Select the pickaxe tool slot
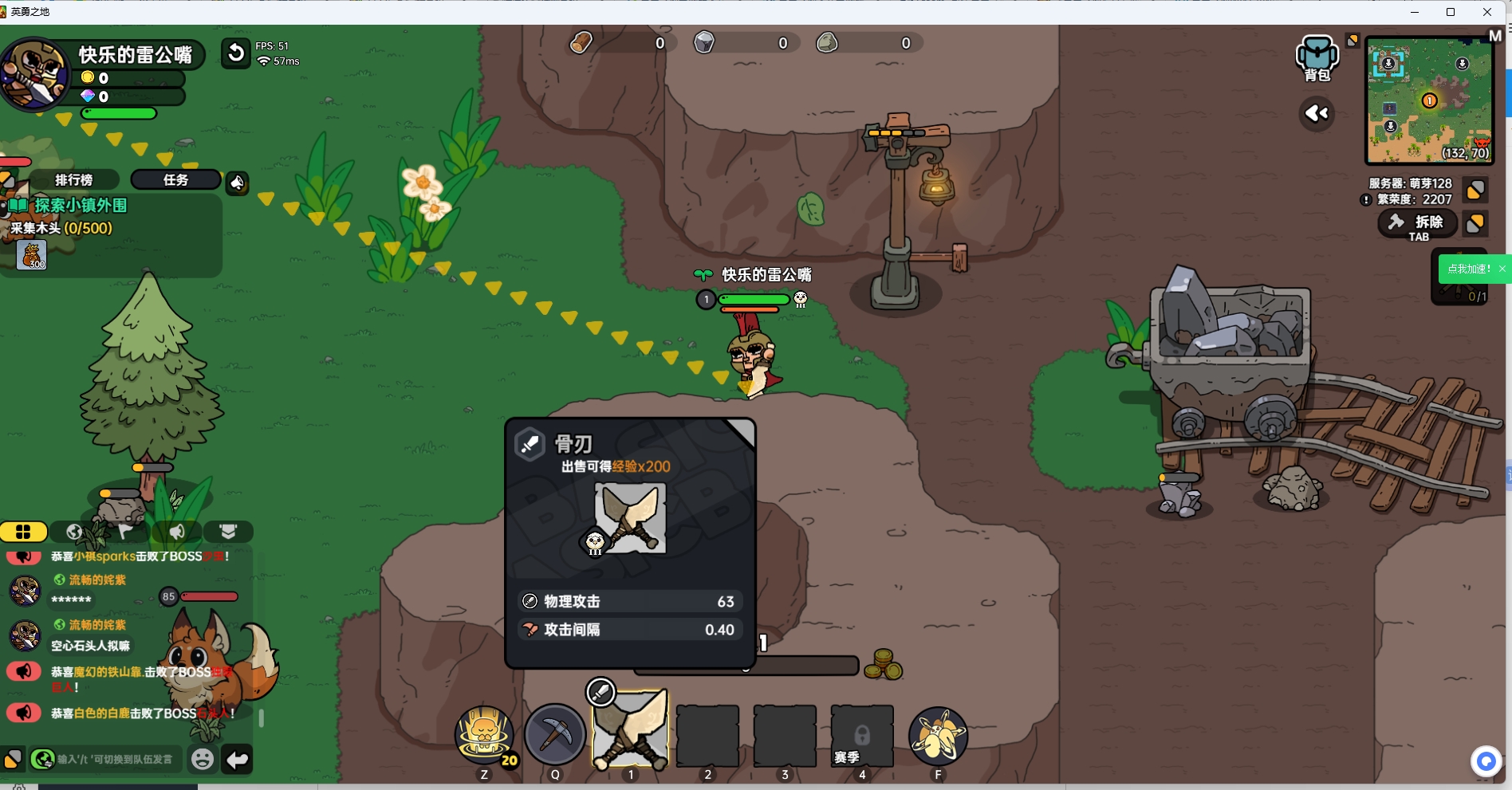The height and width of the screenshot is (790, 1512). 555,734
